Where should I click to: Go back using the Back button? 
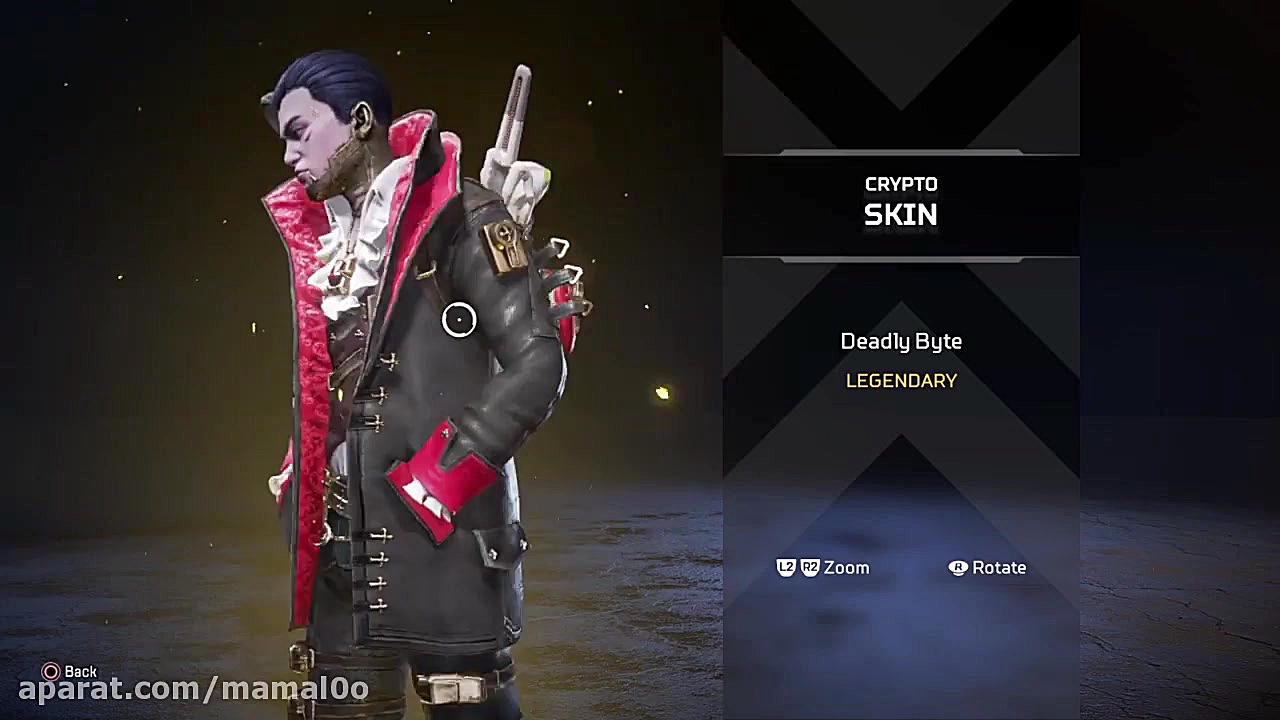pyautogui.click(x=70, y=672)
